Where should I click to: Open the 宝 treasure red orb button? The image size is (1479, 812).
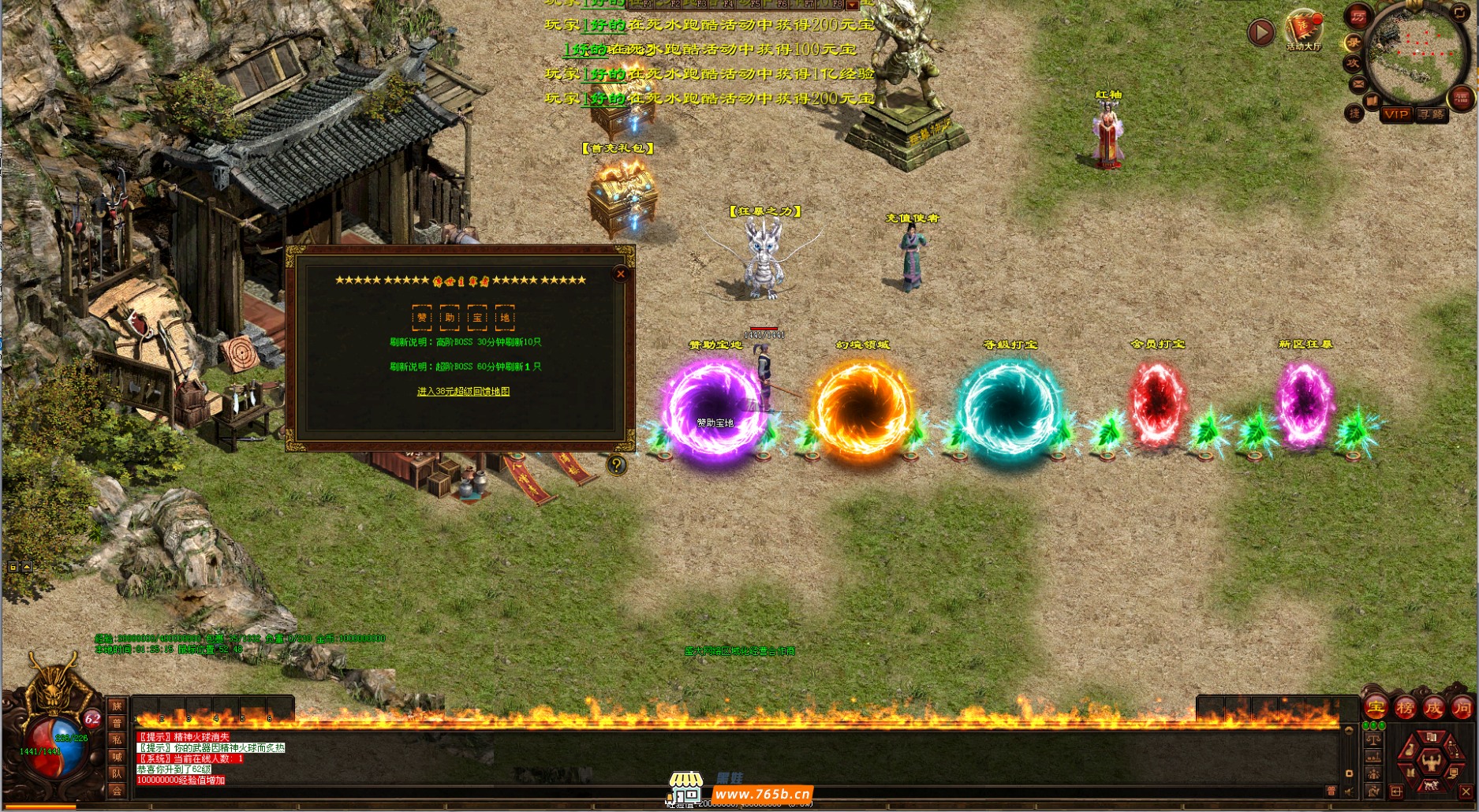point(1376,708)
